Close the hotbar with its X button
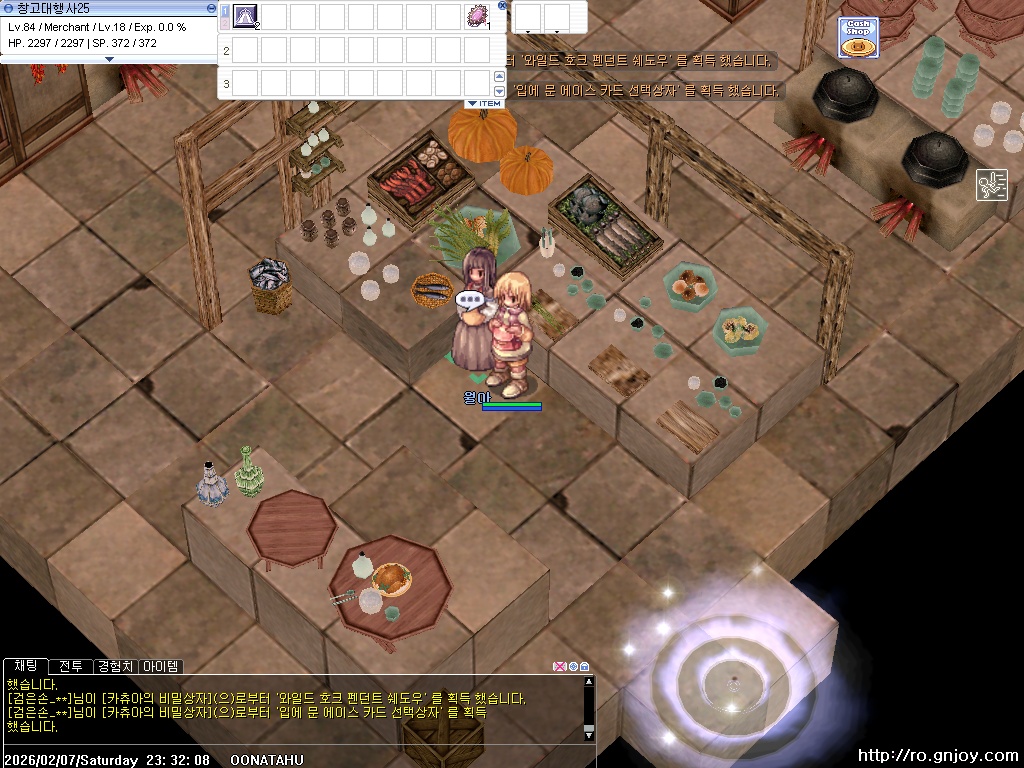The image size is (1024, 768). 502,6
